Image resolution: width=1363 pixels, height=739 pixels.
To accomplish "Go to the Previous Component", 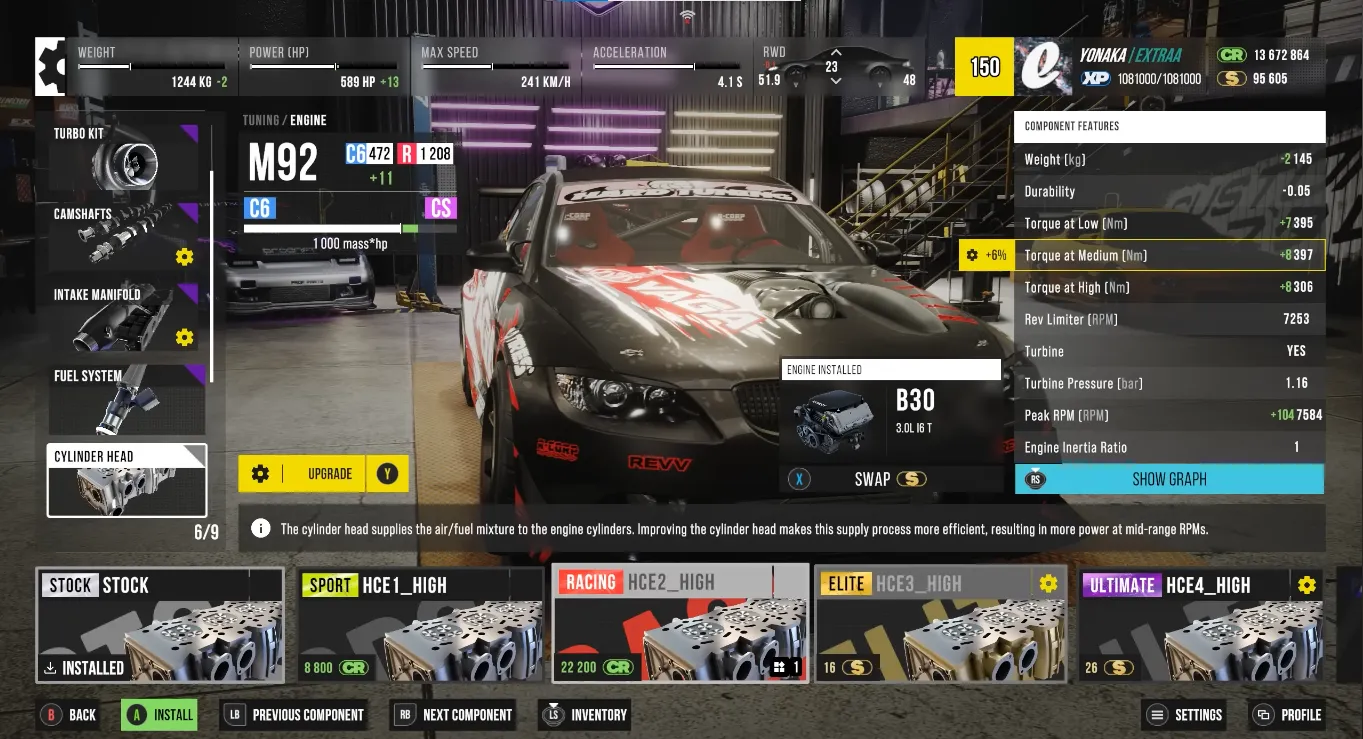I will pyautogui.click(x=294, y=715).
